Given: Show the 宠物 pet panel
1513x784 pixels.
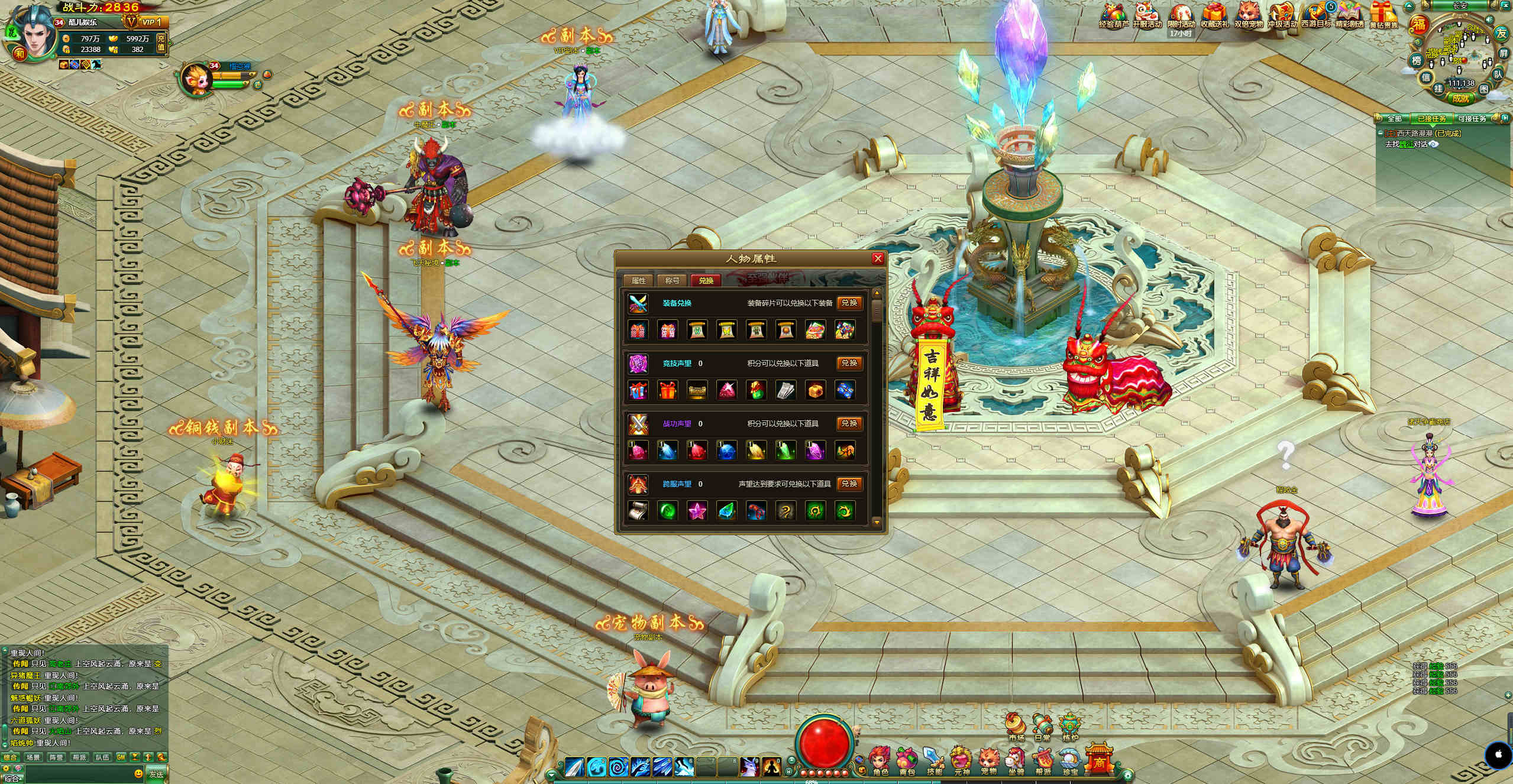Looking at the screenshot, I should 989,762.
